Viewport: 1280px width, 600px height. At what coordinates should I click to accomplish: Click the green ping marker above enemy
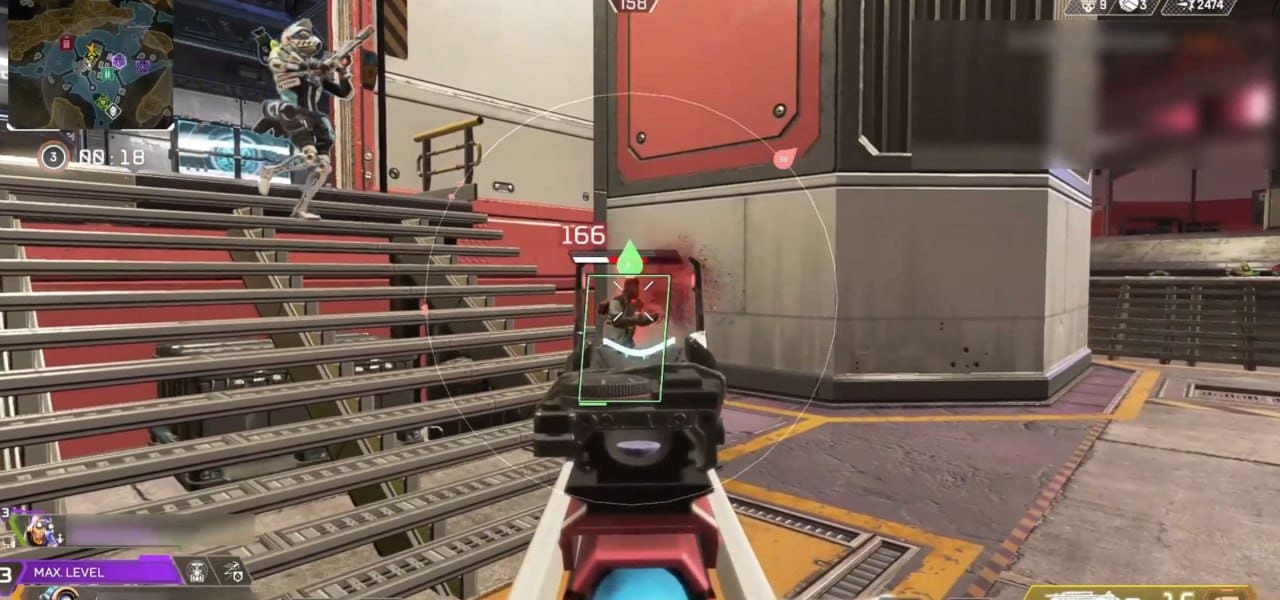pos(628,258)
